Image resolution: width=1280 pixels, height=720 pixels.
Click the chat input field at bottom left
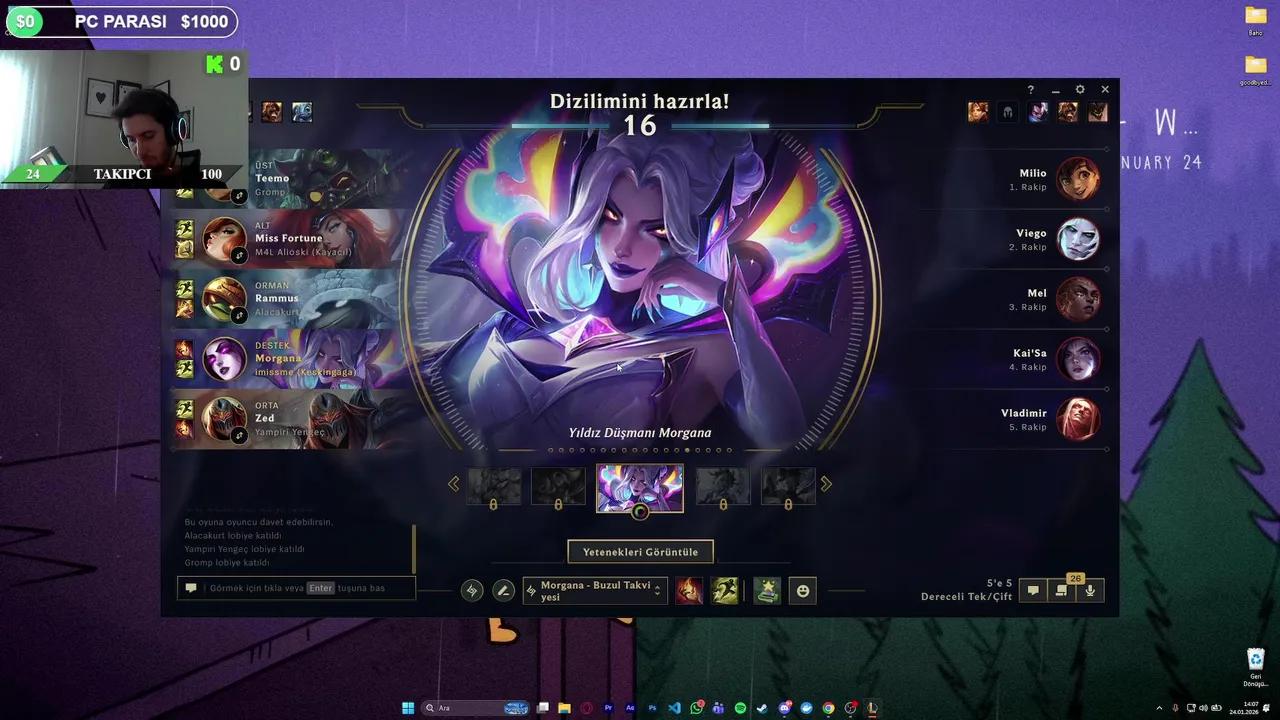point(295,588)
